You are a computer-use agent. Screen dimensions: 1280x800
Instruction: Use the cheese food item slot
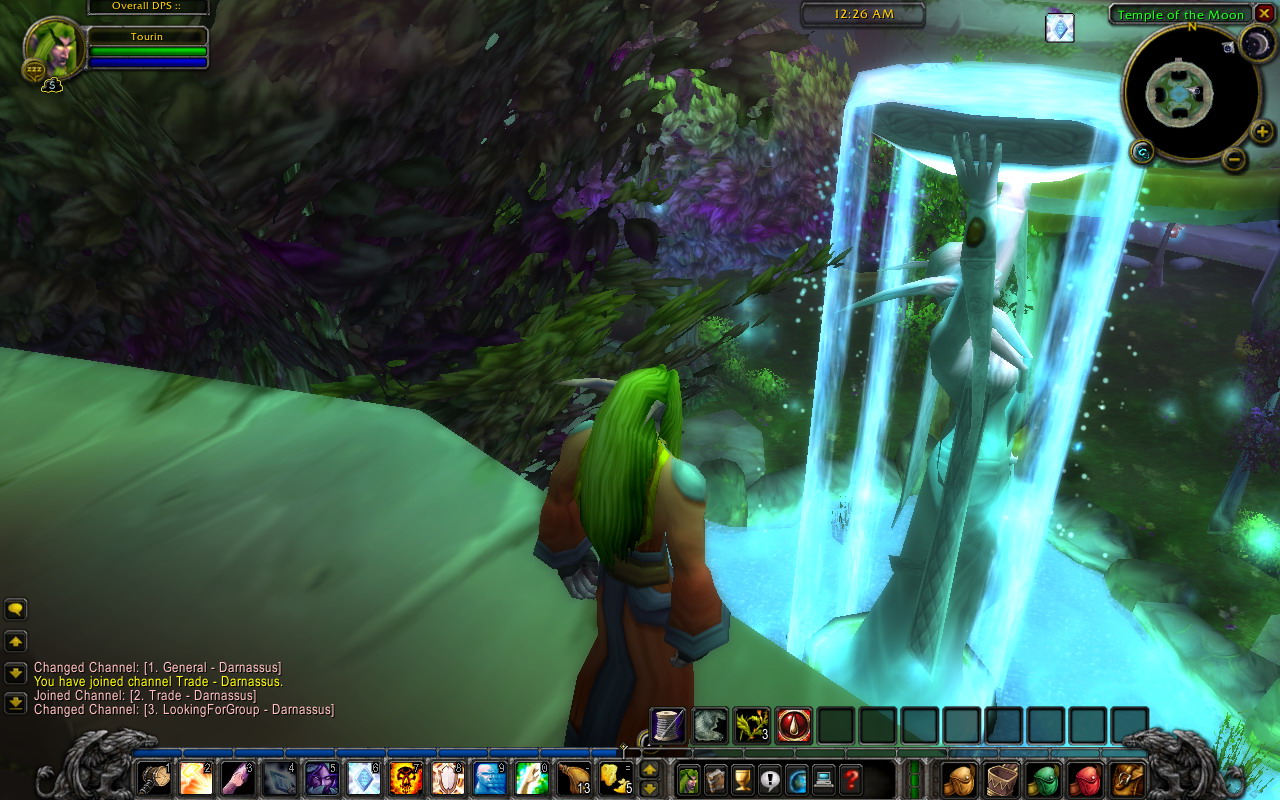(614, 777)
